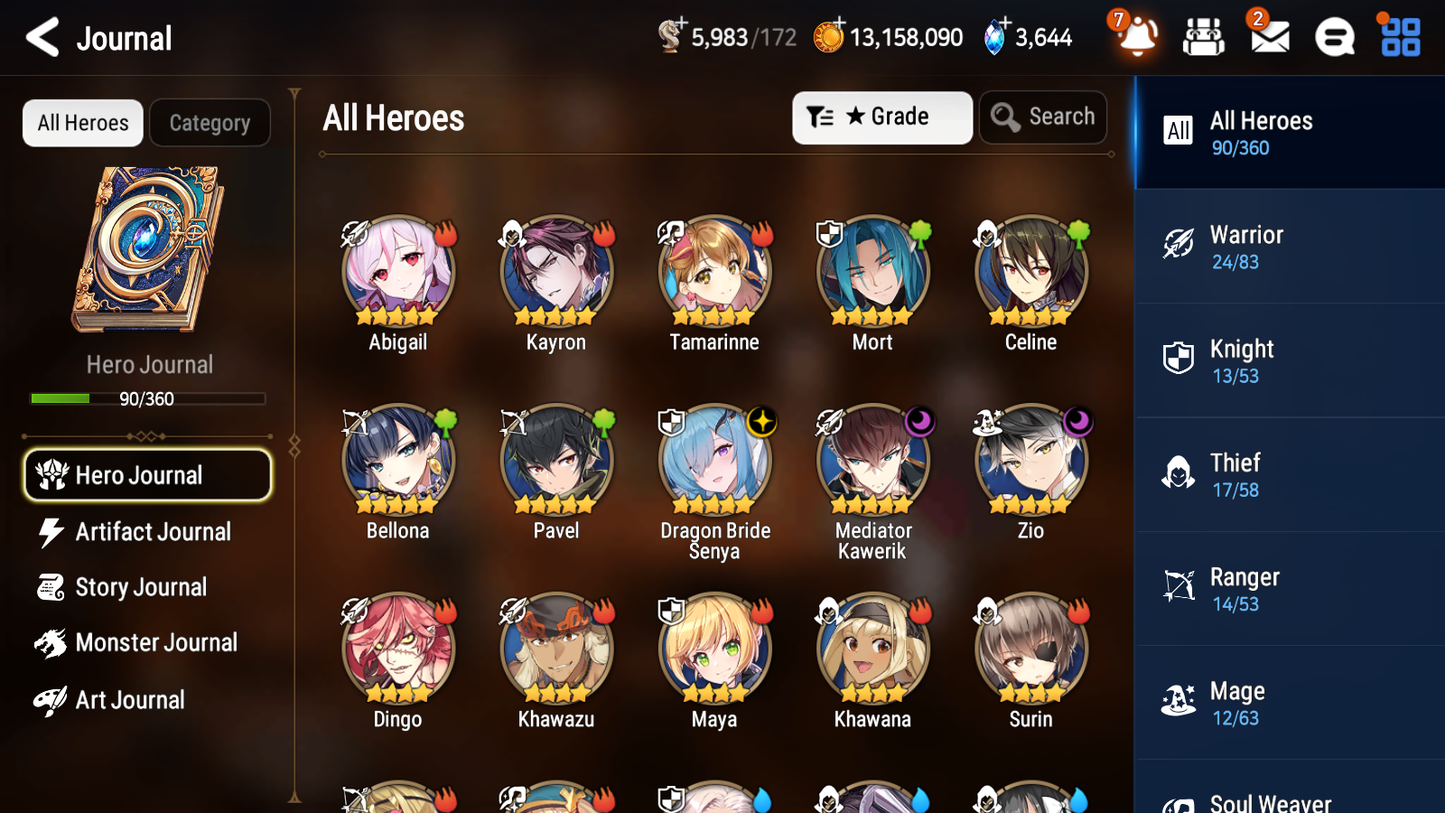Viewport: 1445px width, 813px height.
Task: Select the All Heroes filter tab
Action: pos(82,122)
